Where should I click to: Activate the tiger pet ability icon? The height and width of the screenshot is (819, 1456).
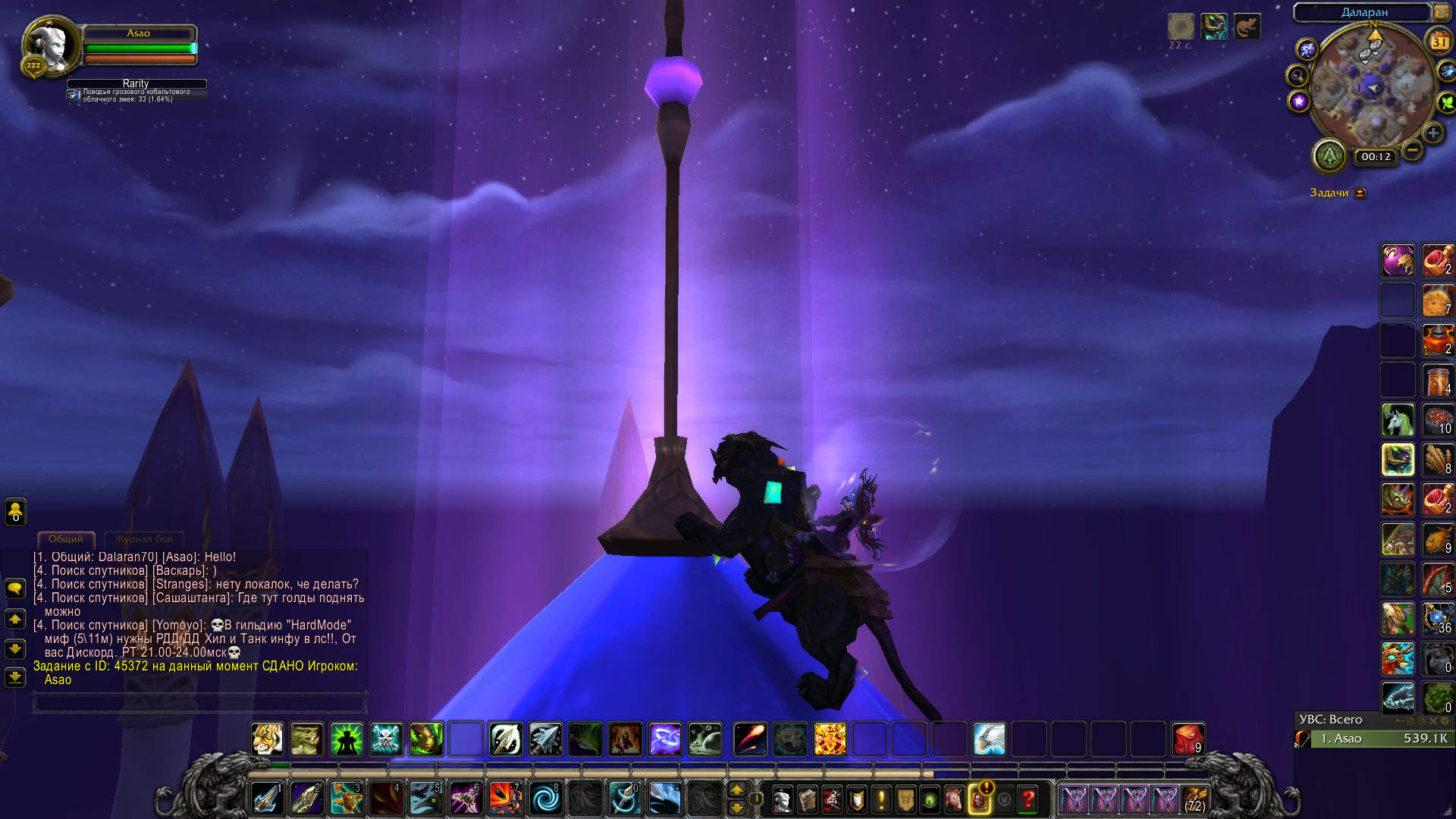click(x=267, y=739)
